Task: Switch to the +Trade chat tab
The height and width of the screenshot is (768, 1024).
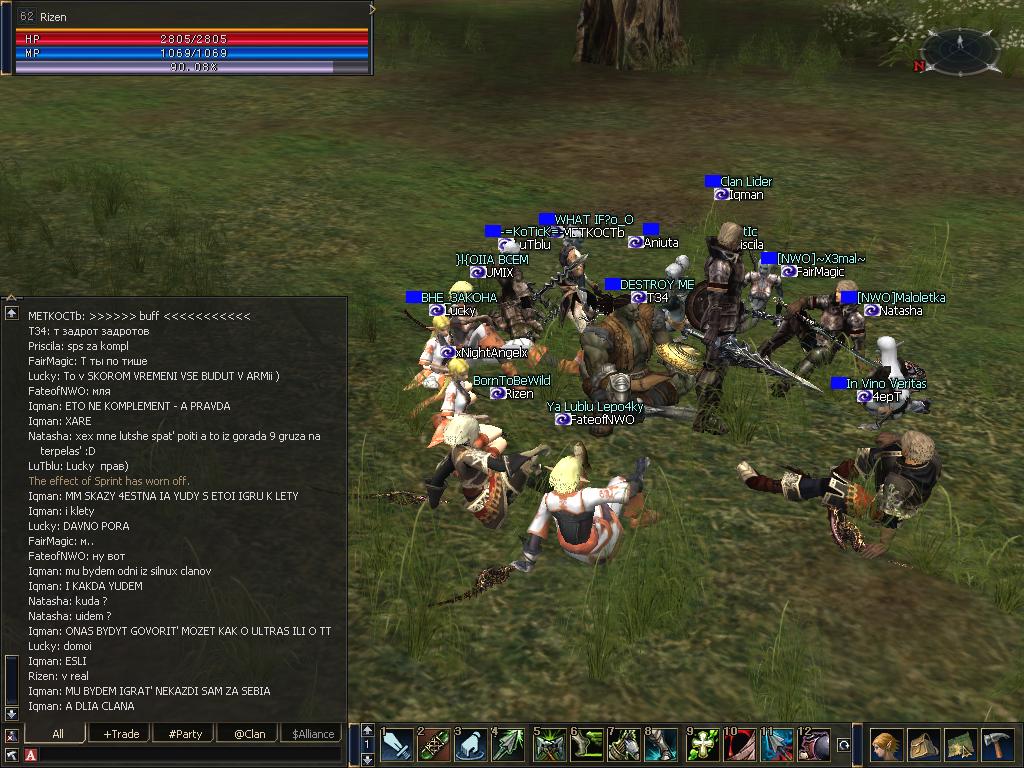Action: pyautogui.click(x=121, y=733)
